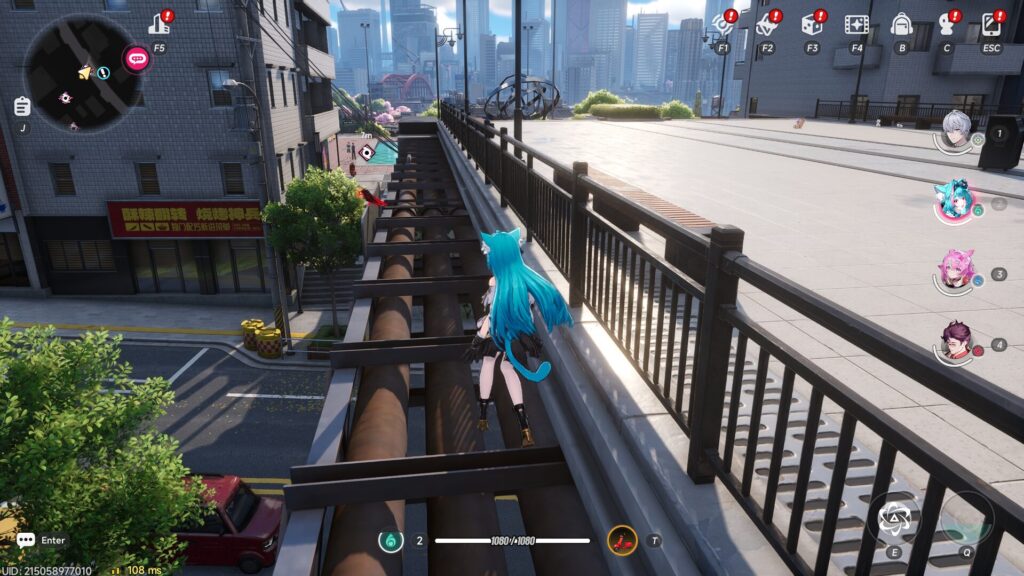
Task: Open the character menu icon
Action: click(x=946, y=24)
